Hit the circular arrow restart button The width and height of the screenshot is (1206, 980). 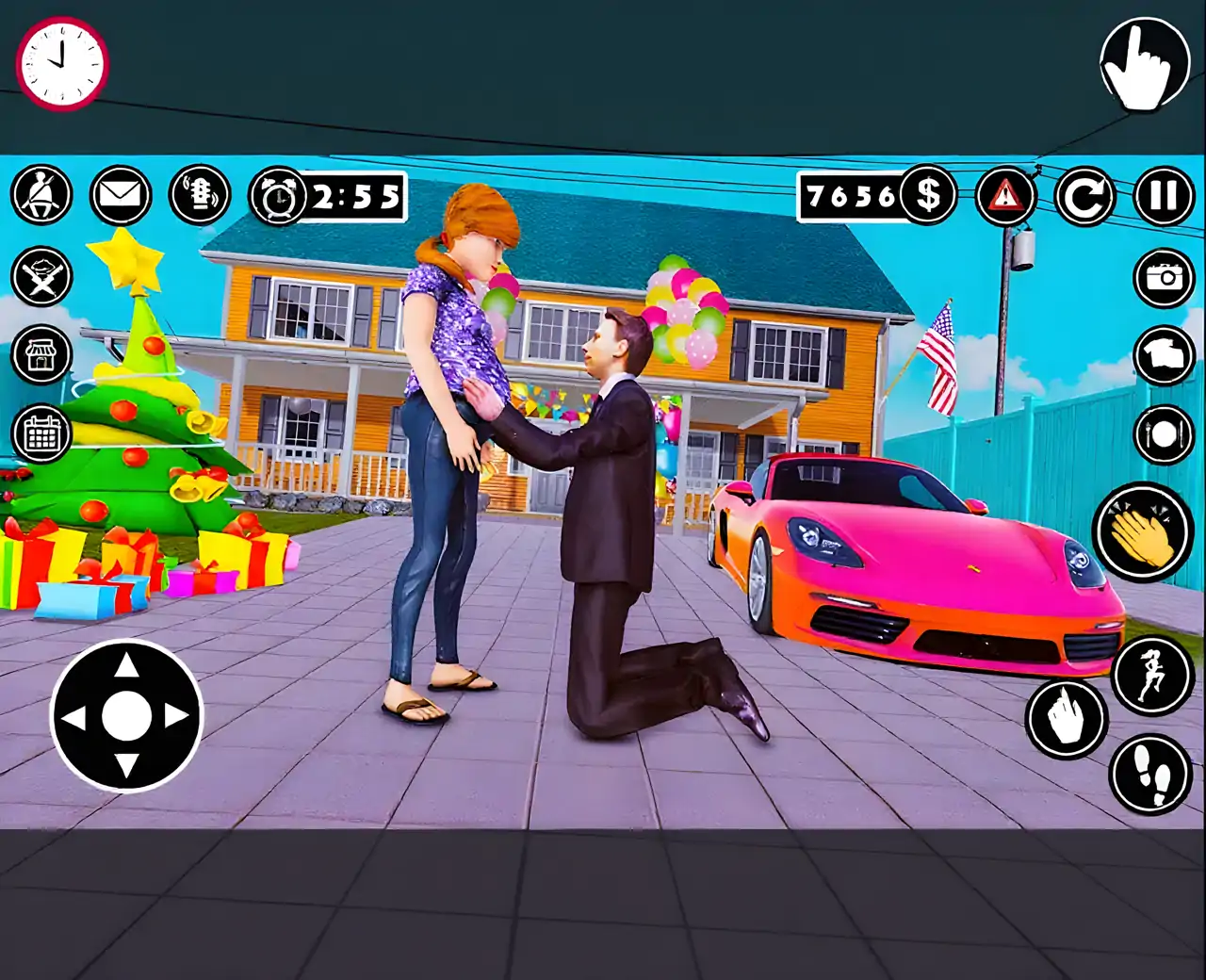(x=1084, y=196)
